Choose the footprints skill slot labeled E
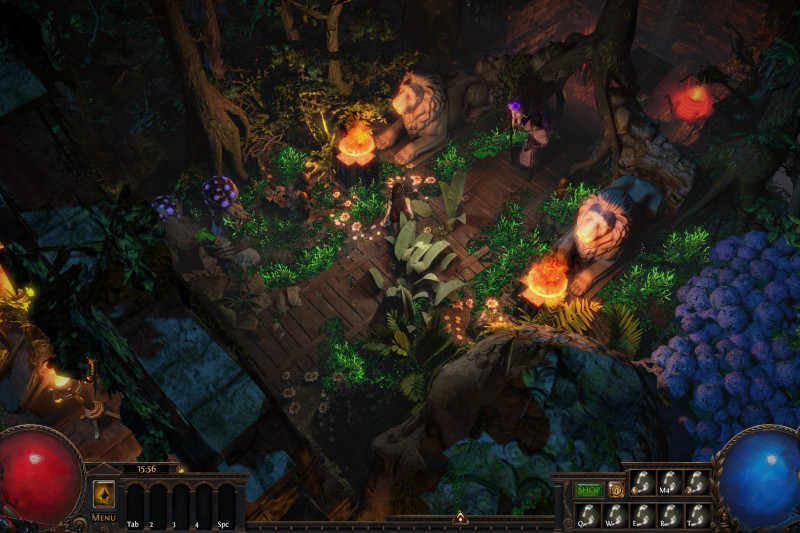This screenshot has width=800, height=533. 642,514
